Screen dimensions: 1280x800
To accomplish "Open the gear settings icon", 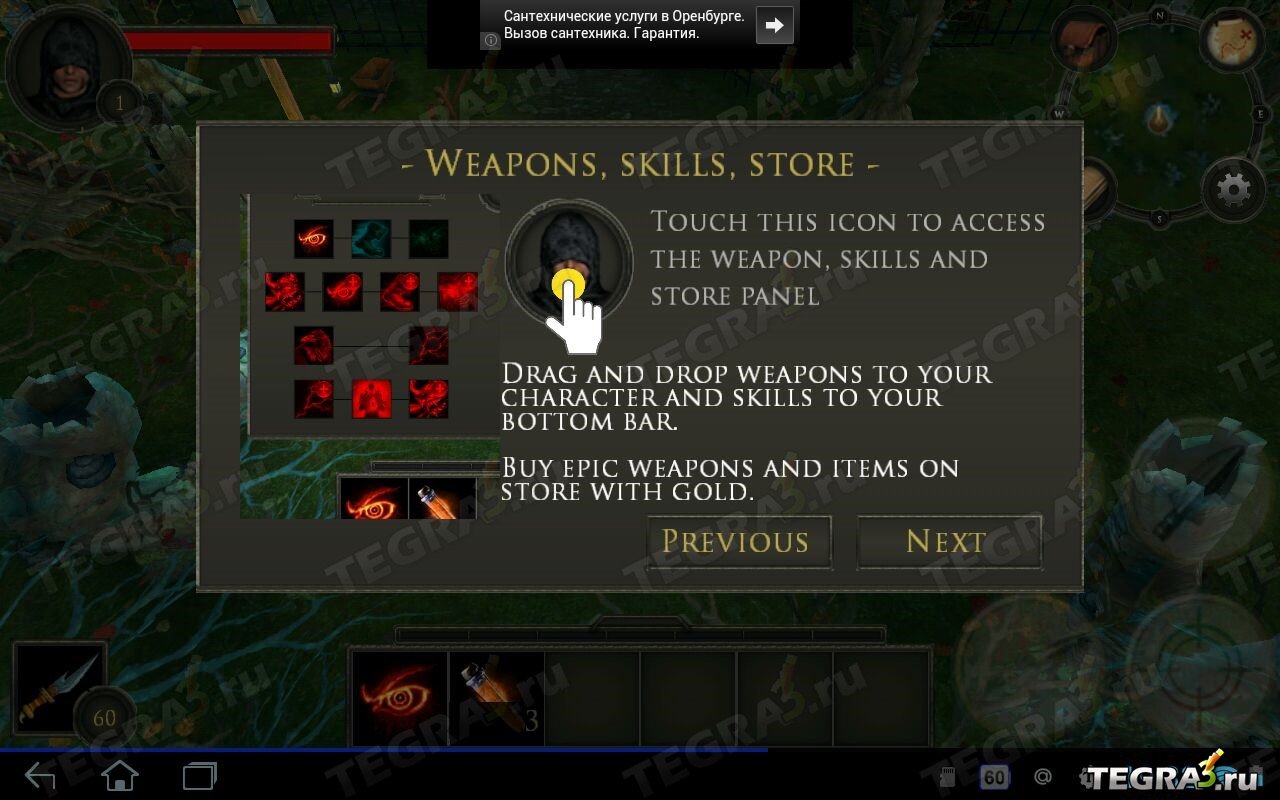I will (x=1232, y=189).
